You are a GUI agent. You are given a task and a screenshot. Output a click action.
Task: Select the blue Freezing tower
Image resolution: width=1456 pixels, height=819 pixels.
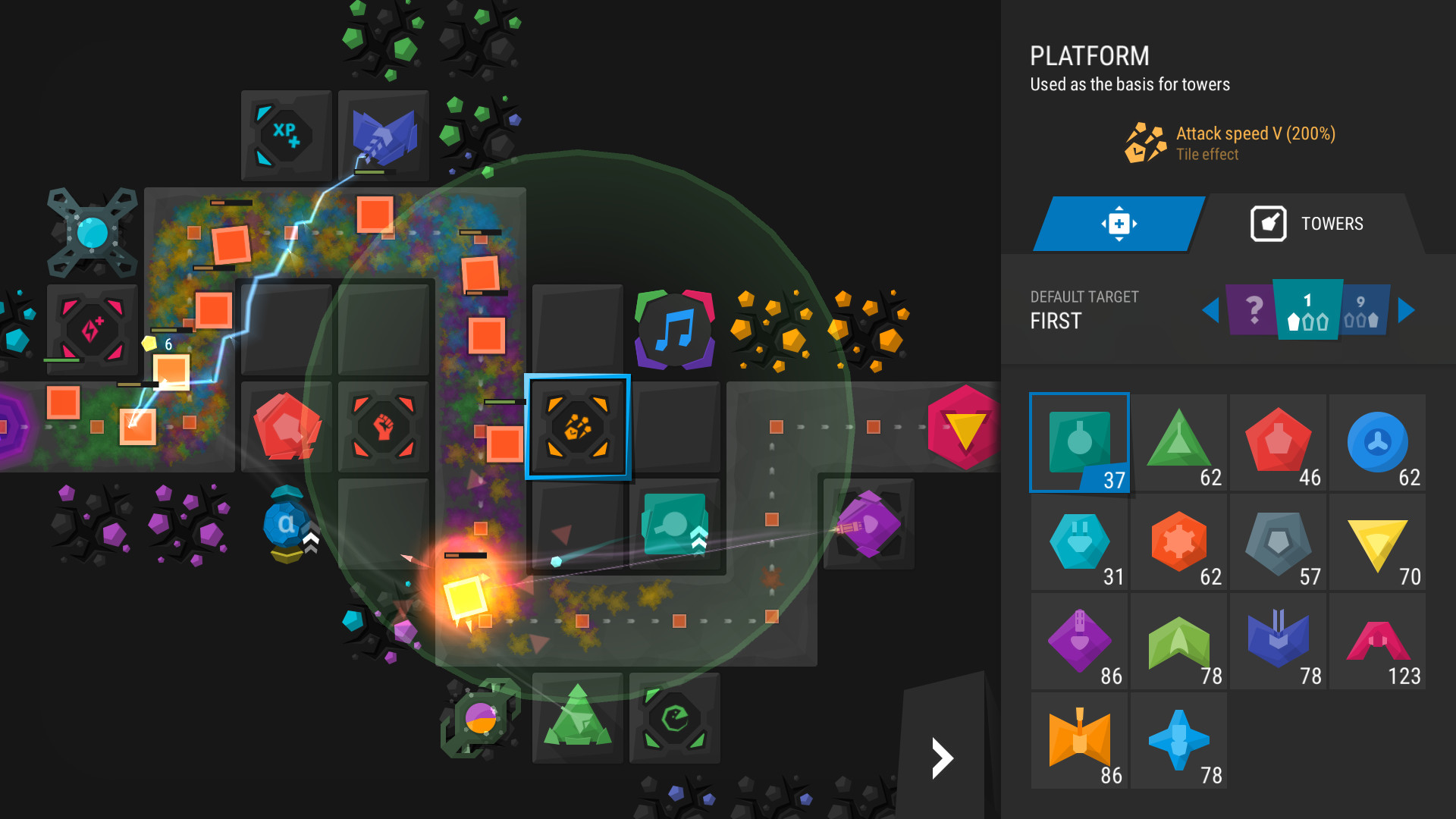pyautogui.click(x=1377, y=444)
